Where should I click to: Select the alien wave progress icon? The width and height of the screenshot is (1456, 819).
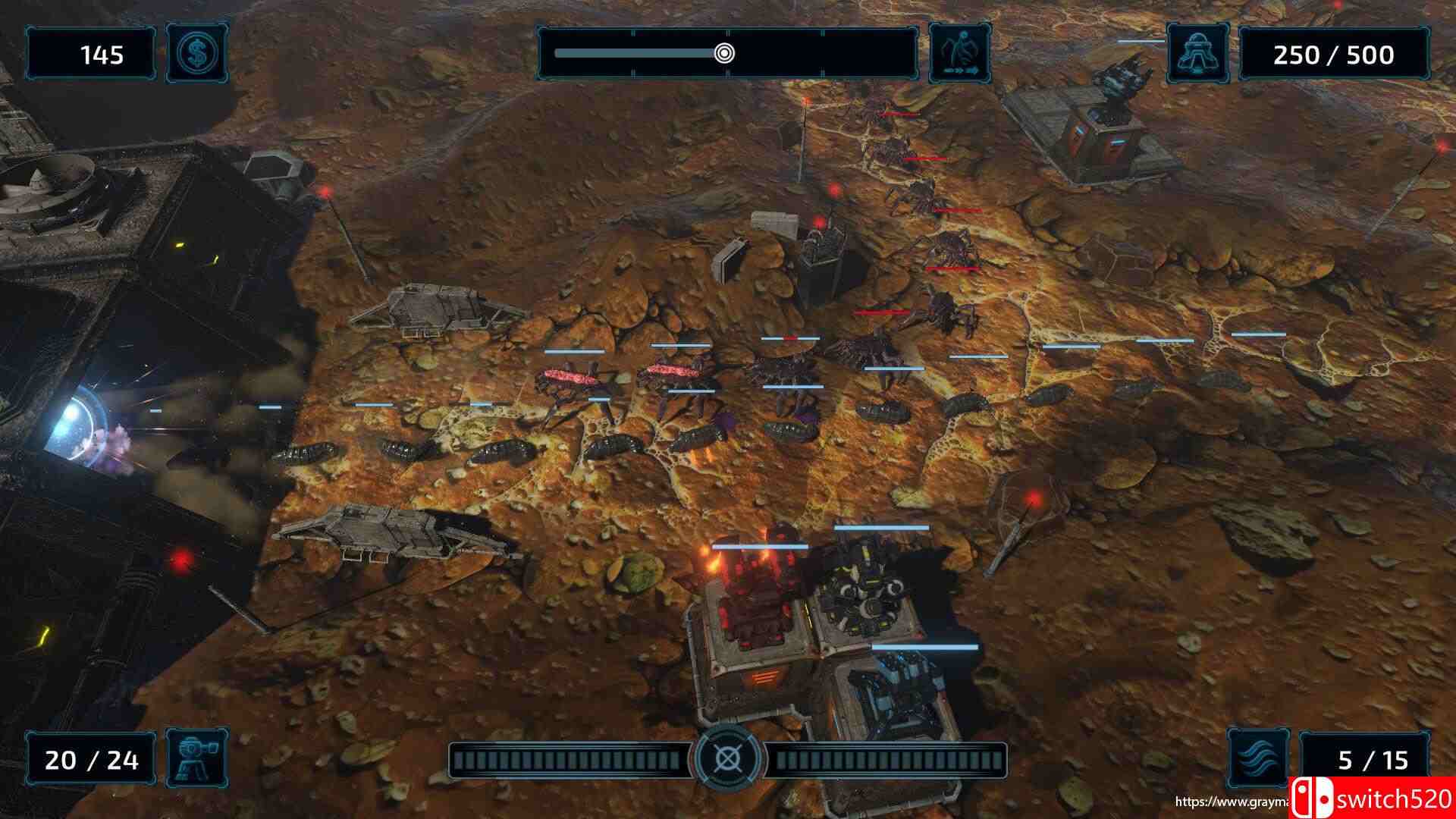[959, 54]
